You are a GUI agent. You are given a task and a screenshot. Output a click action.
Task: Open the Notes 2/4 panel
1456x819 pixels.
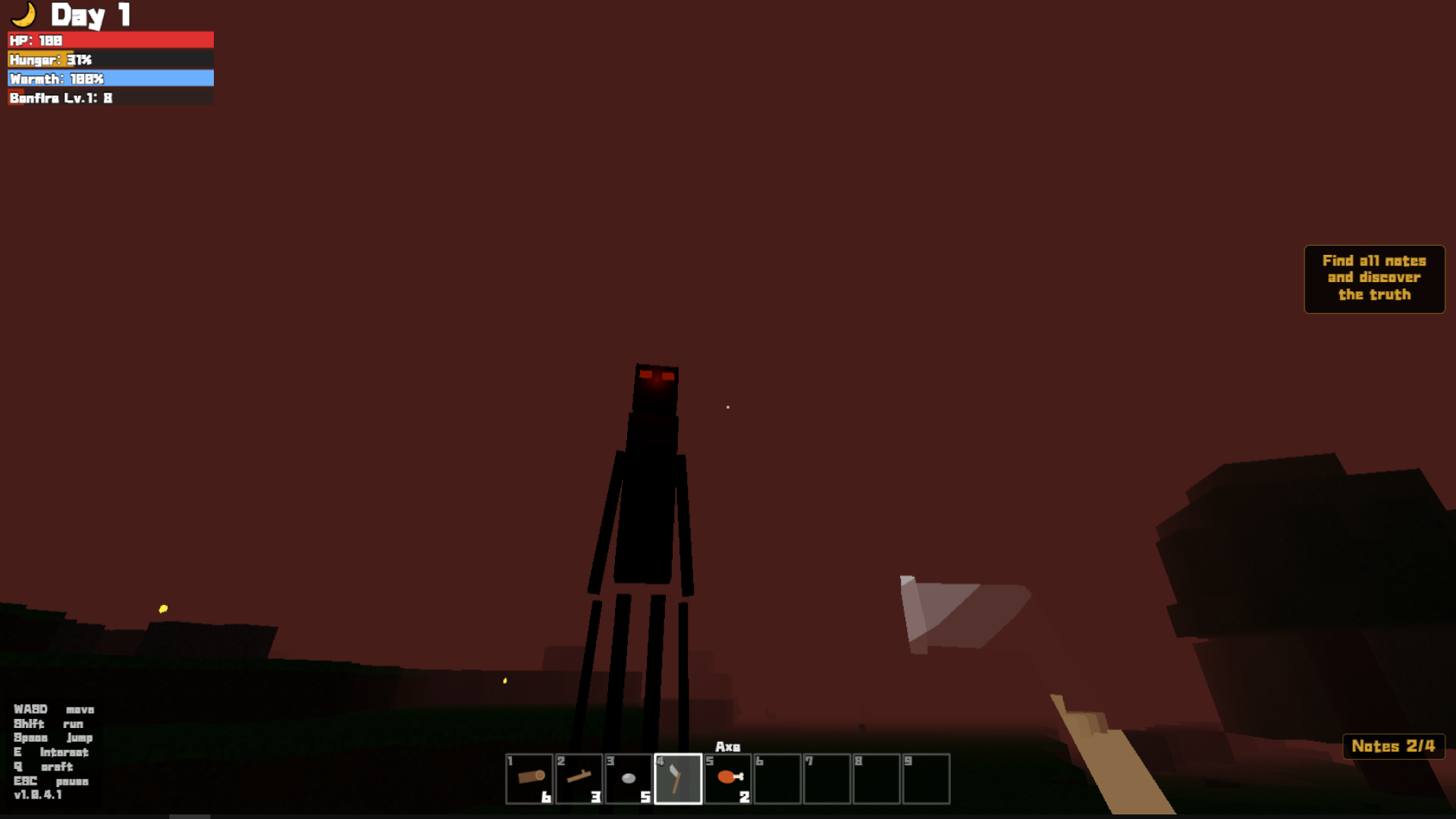click(1393, 746)
